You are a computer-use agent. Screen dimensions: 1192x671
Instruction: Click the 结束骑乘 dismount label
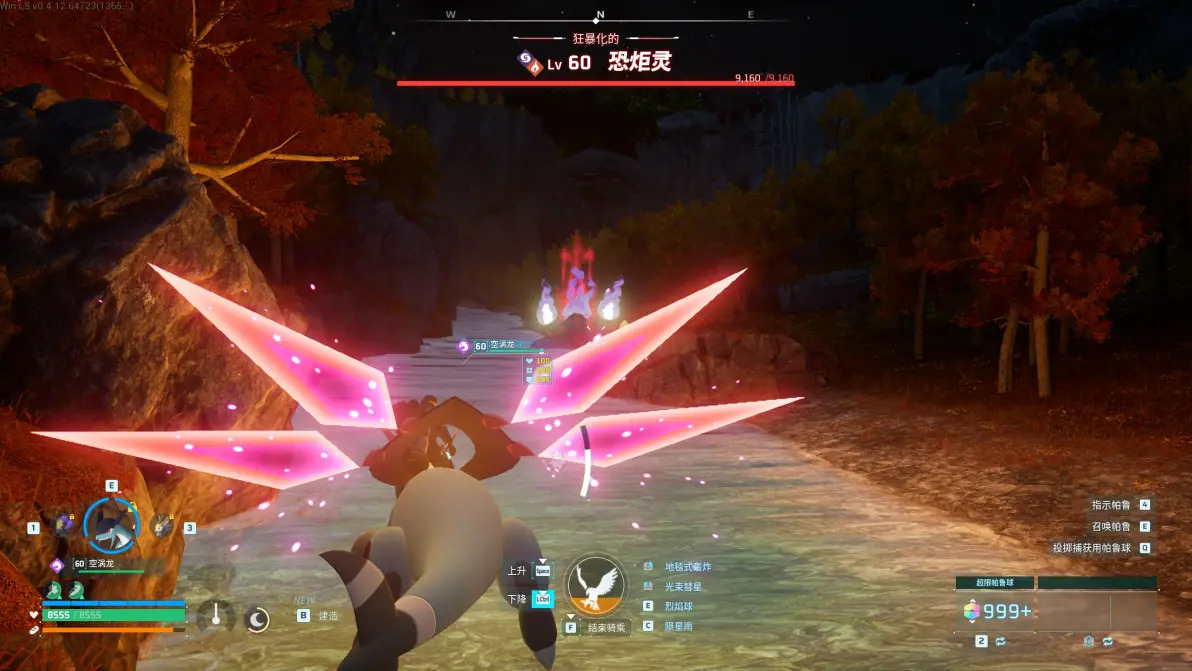606,628
